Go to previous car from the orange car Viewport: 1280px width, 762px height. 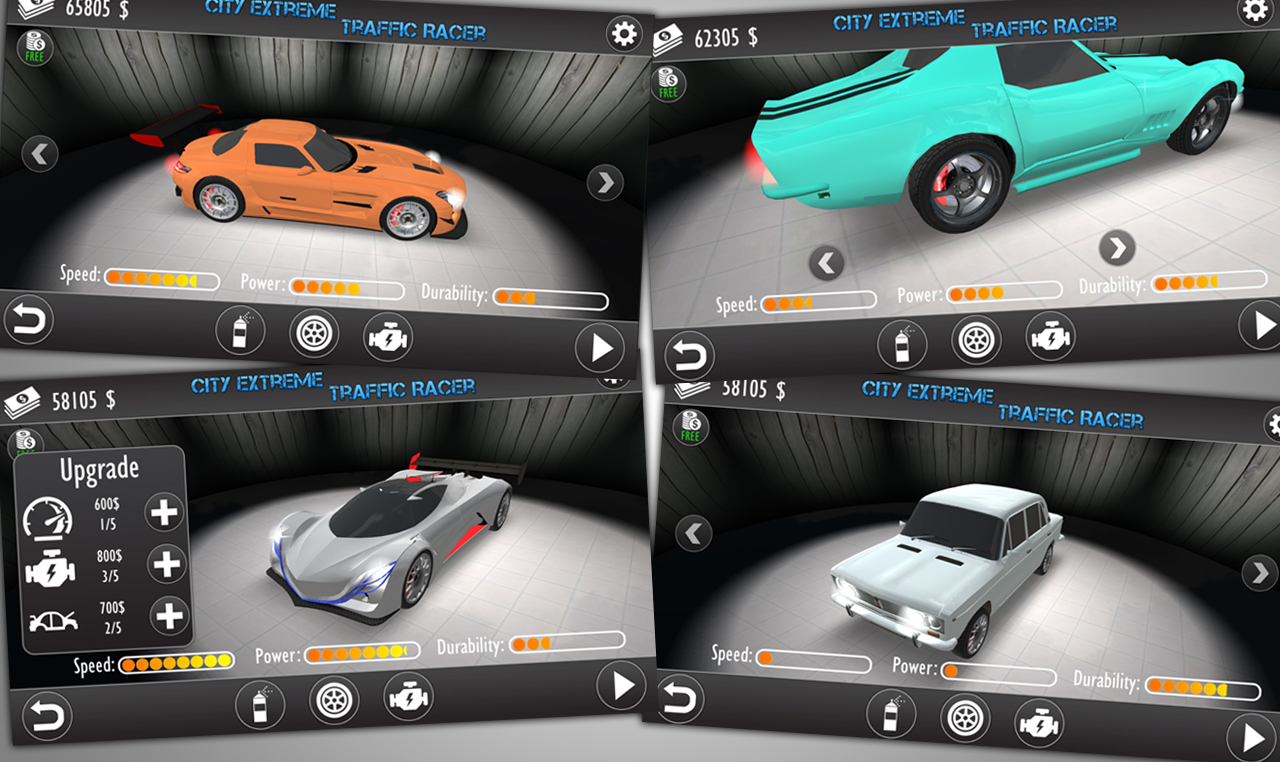(x=40, y=154)
